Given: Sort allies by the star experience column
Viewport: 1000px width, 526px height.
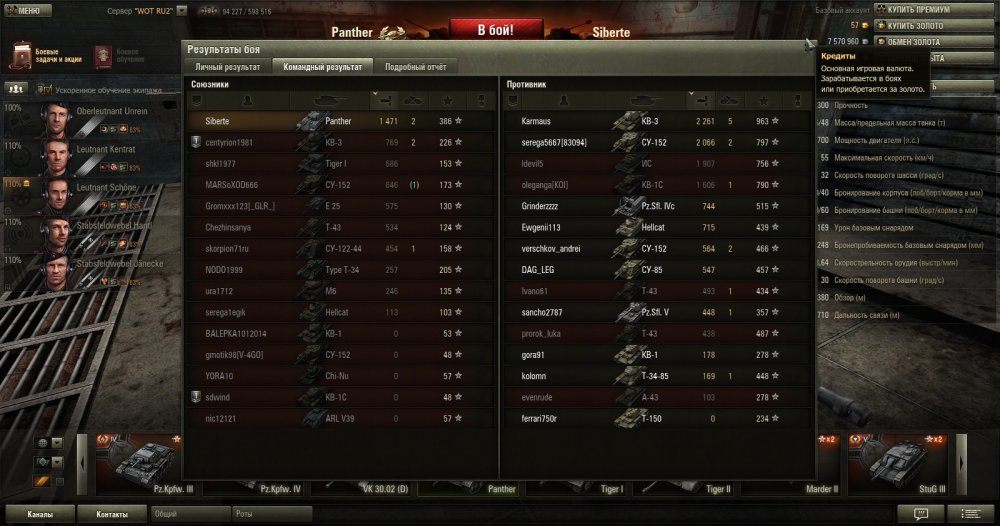Looking at the screenshot, I should (x=447, y=100).
